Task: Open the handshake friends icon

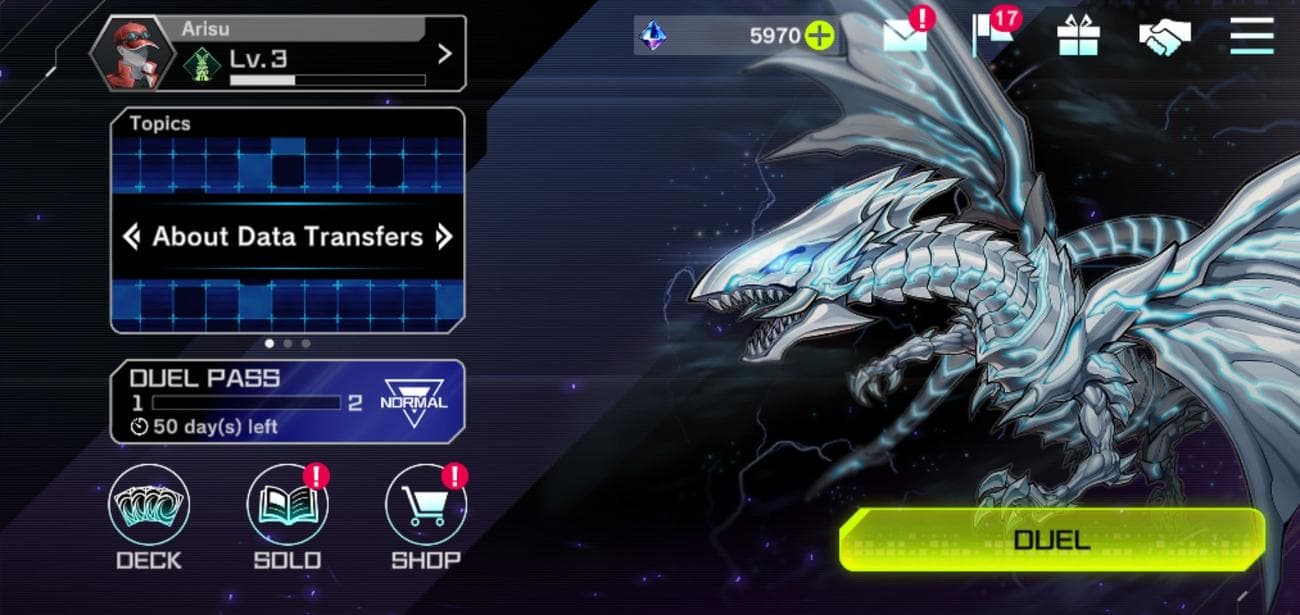Action: (x=1164, y=38)
